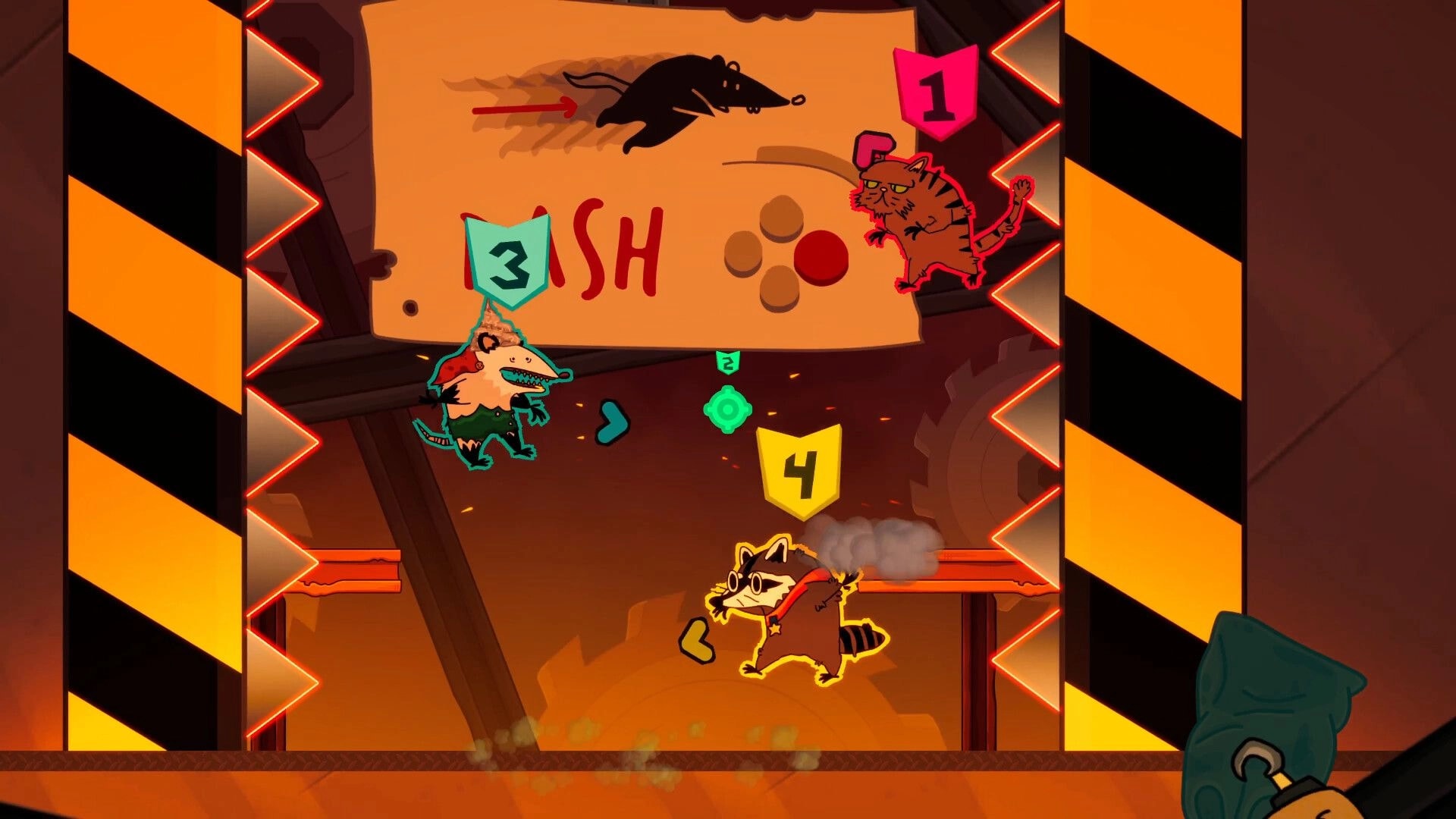Select the teal player 3 marker

point(510,263)
